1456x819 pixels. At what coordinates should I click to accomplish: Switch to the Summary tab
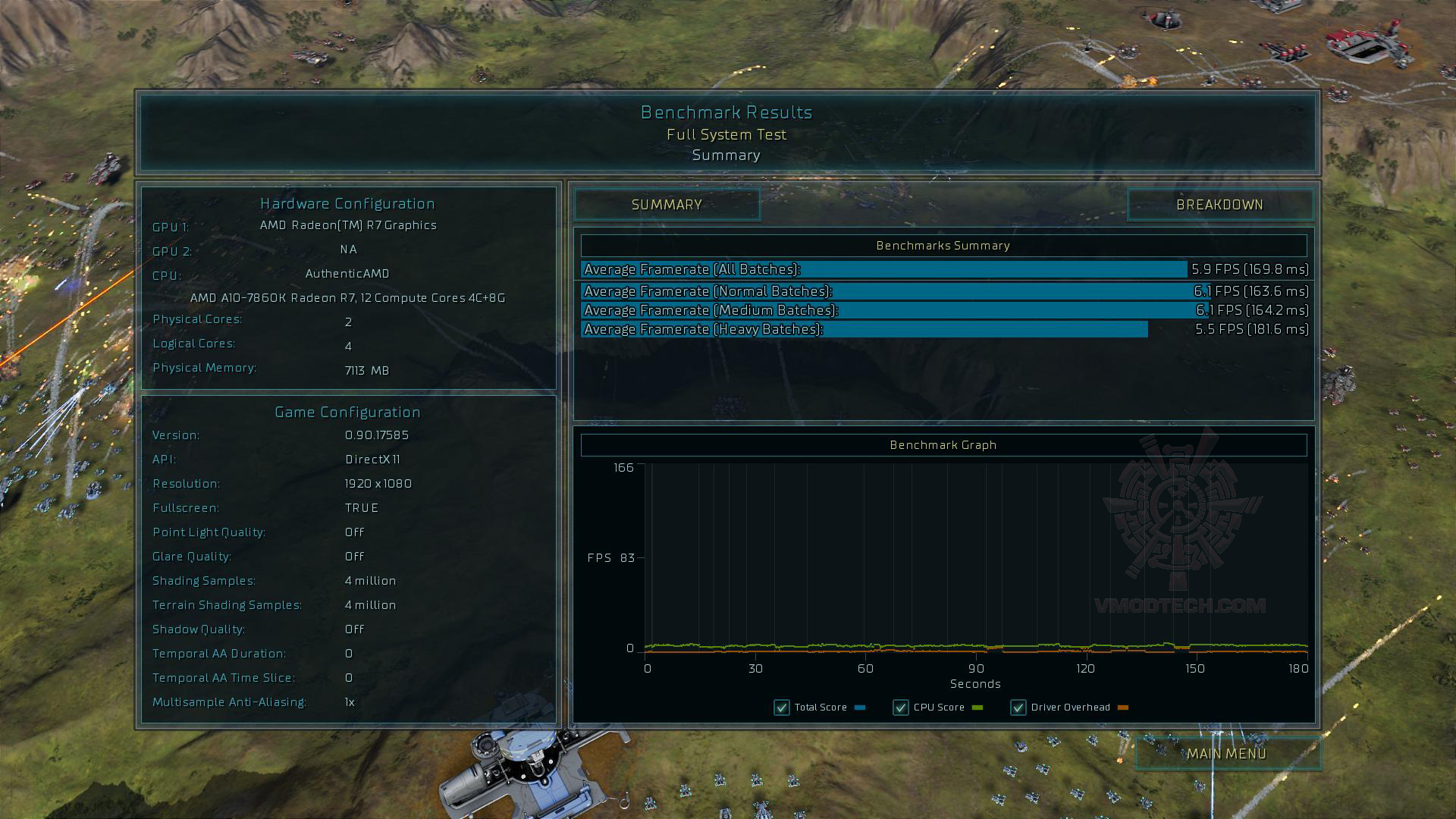coord(667,205)
